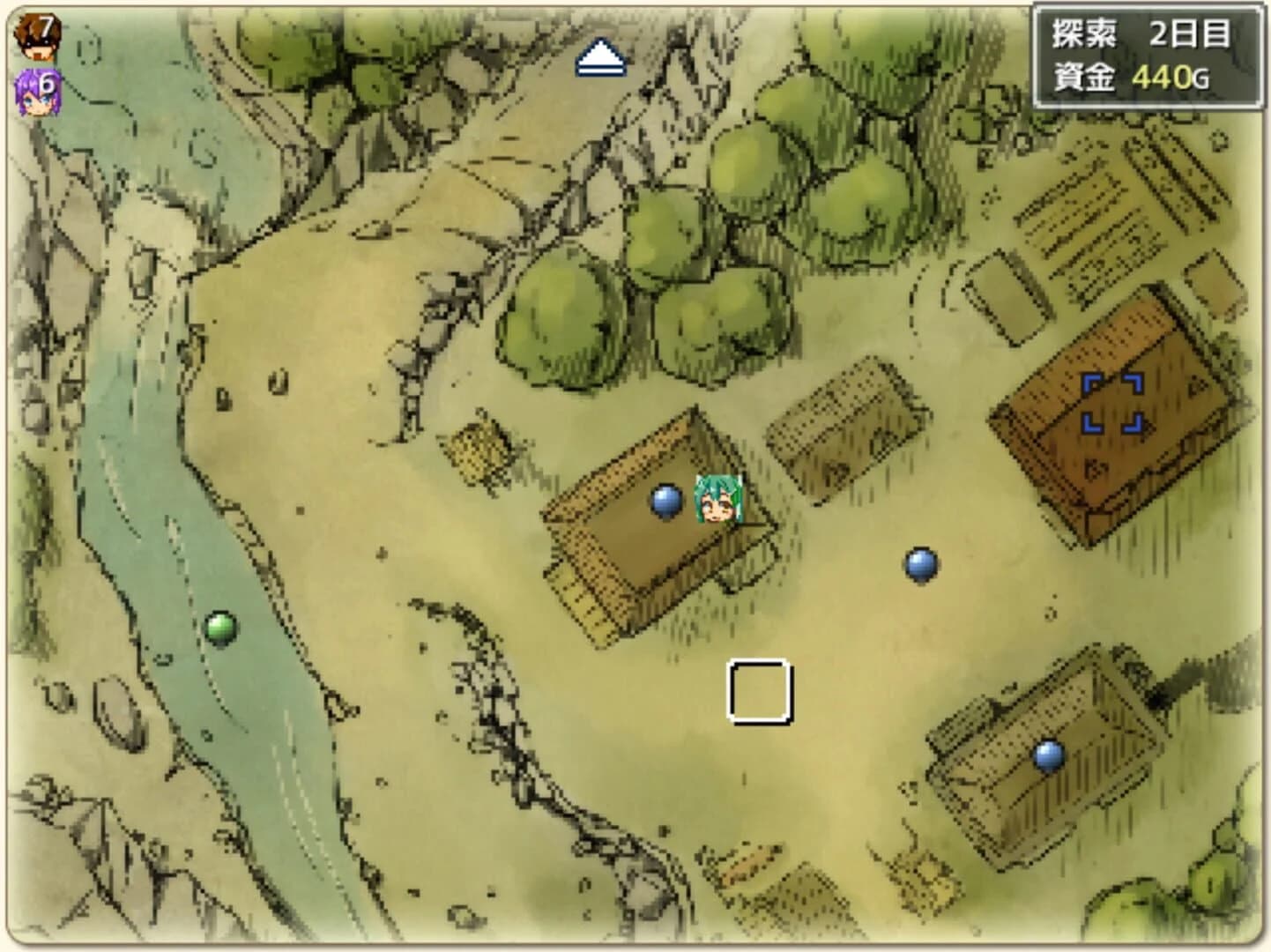Click the white triangle map exit arrow
The height and width of the screenshot is (952, 1271).
click(x=602, y=55)
